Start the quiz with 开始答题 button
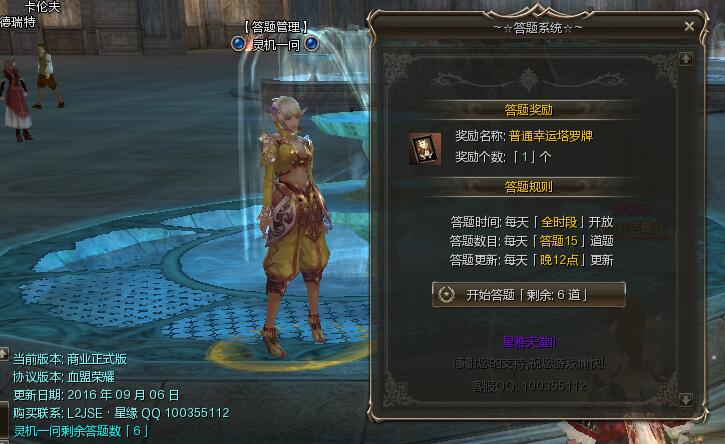Screen dimensions: 725x444 click(528, 294)
